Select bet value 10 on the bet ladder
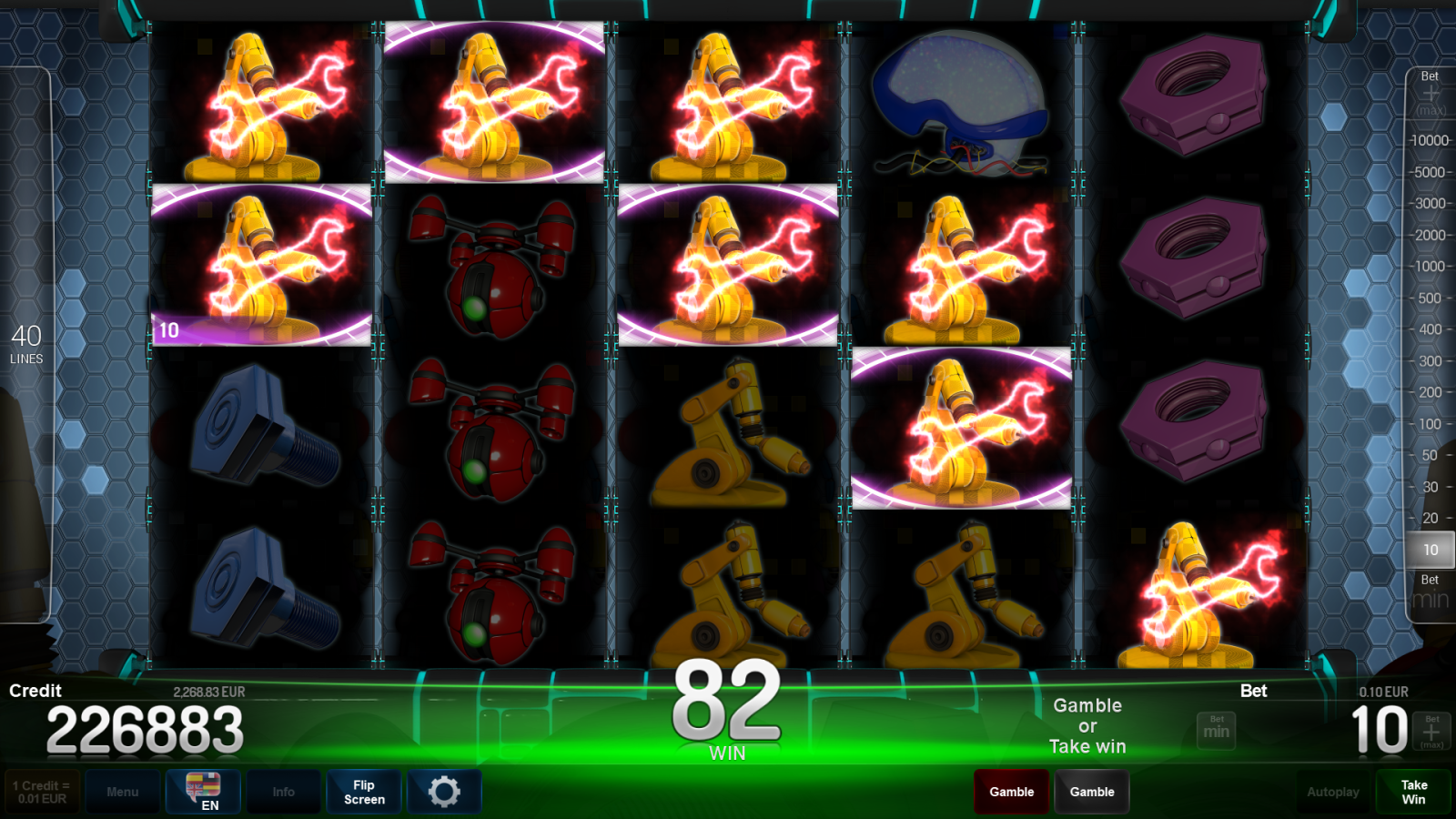This screenshot has height=819, width=1456. click(x=1429, y=550)
